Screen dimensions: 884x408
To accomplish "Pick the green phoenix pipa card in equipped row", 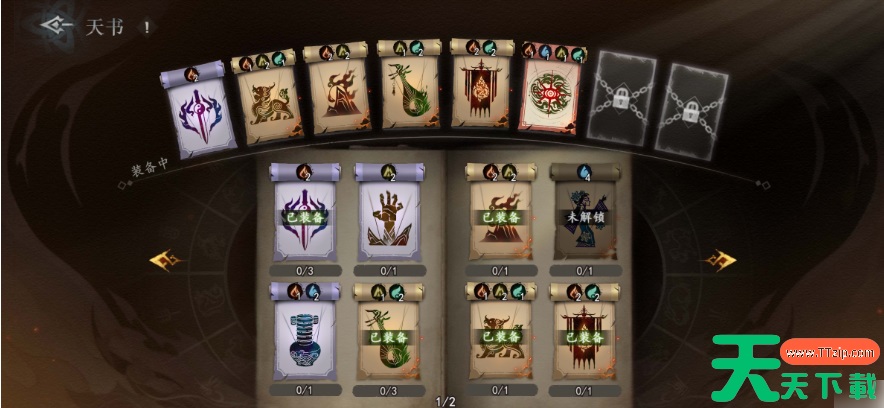I will (410, 98).
